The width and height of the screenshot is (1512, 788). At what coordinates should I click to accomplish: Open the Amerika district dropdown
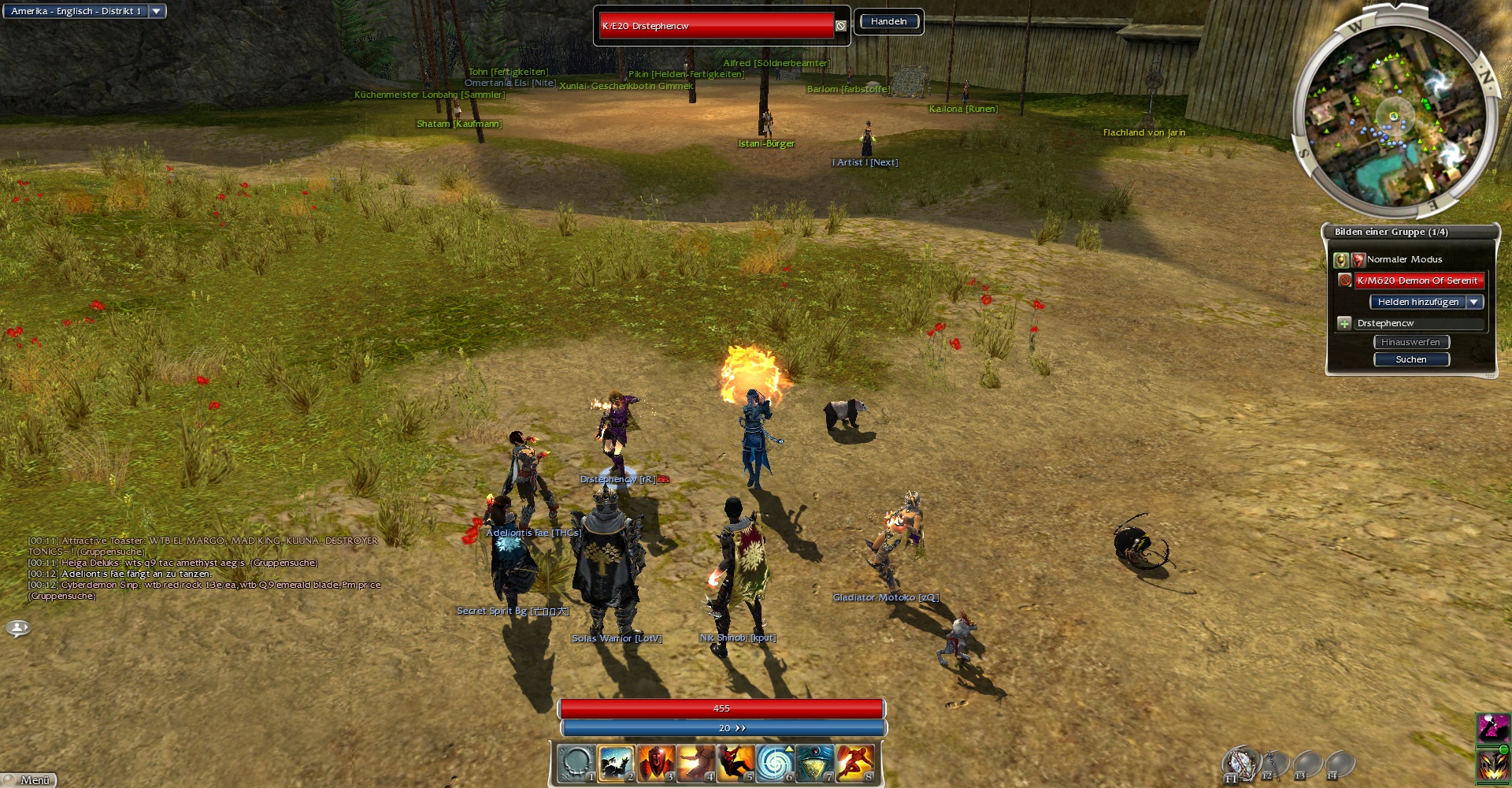[156, 11]
